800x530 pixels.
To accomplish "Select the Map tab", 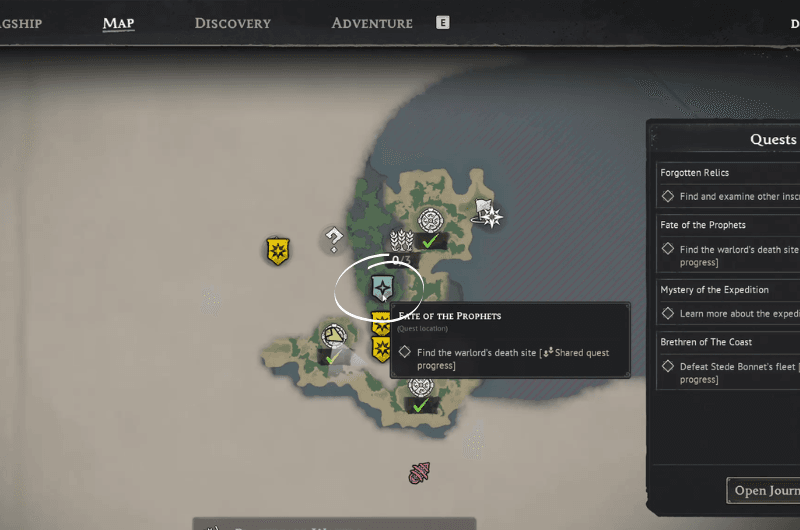I will (118, 23).
